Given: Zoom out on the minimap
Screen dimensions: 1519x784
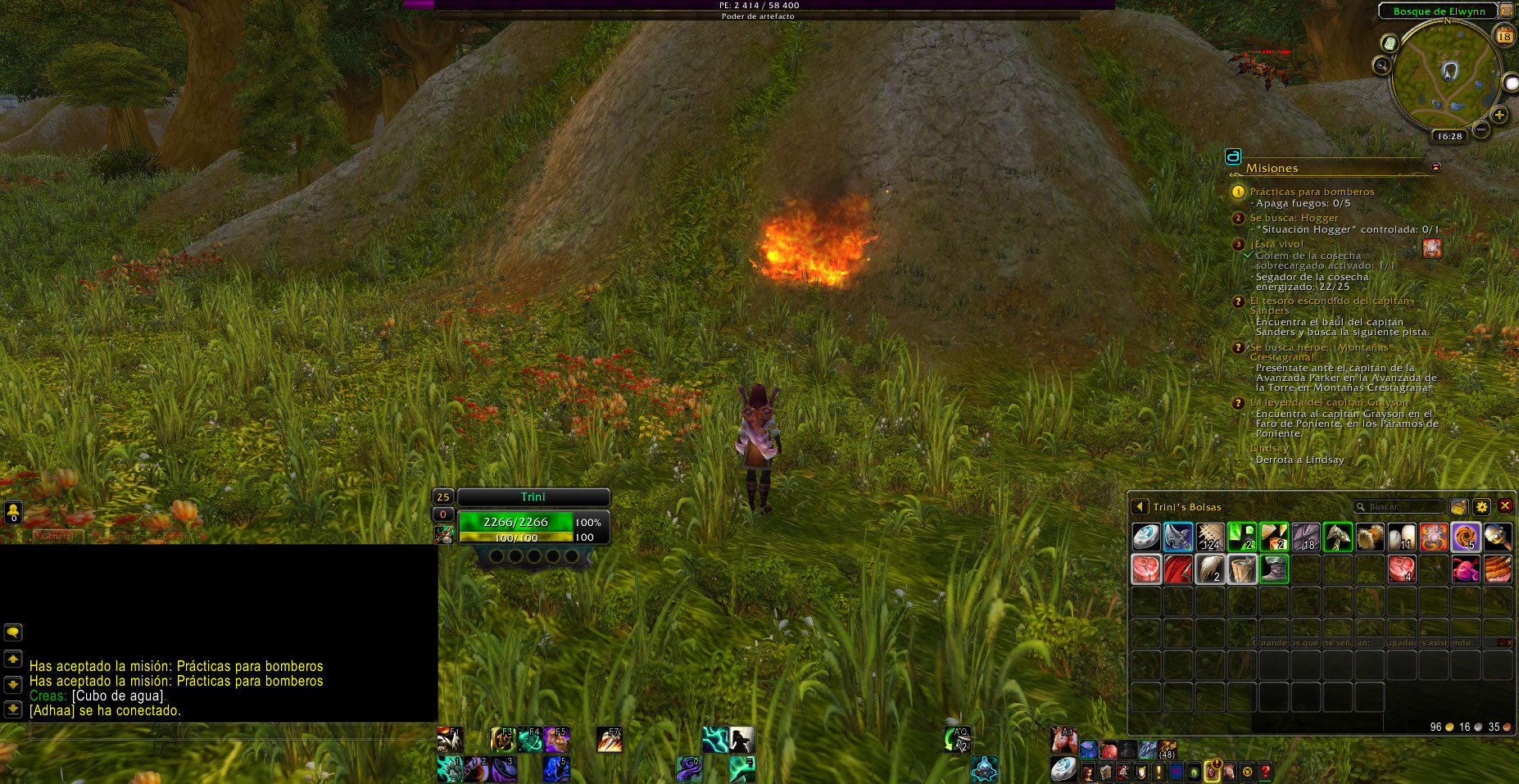Looking at the screenshot, I should [x=1481, y=129].
